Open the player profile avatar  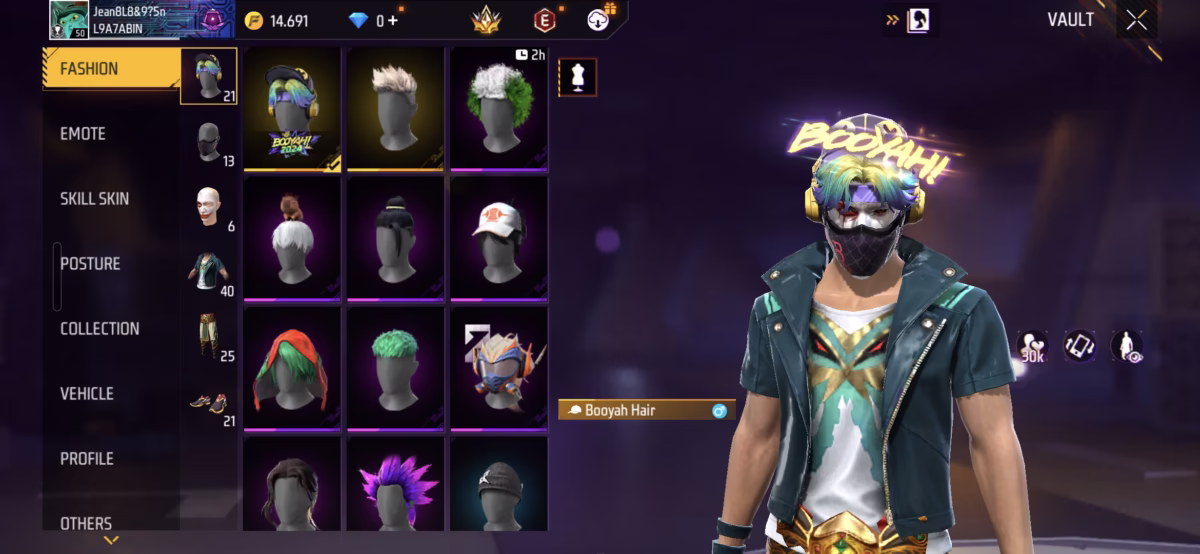point(68,20)
